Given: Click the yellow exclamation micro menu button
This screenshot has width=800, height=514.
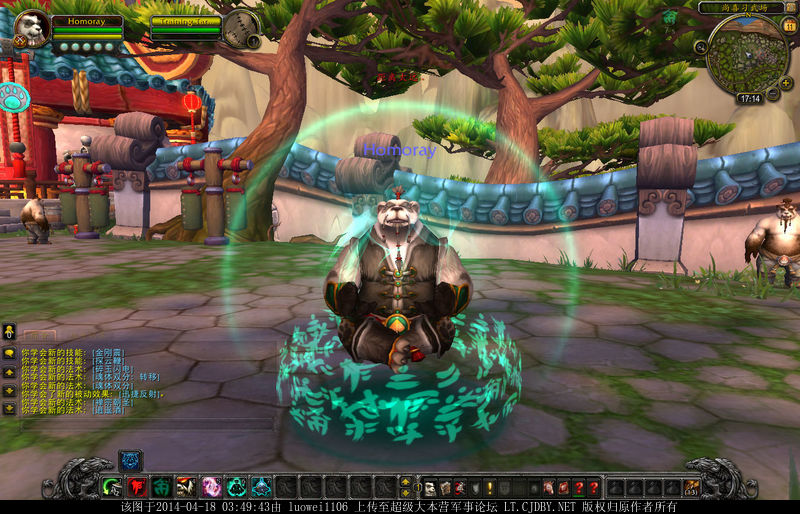Looking at the screenshot, I should click(x=491, y=487).
